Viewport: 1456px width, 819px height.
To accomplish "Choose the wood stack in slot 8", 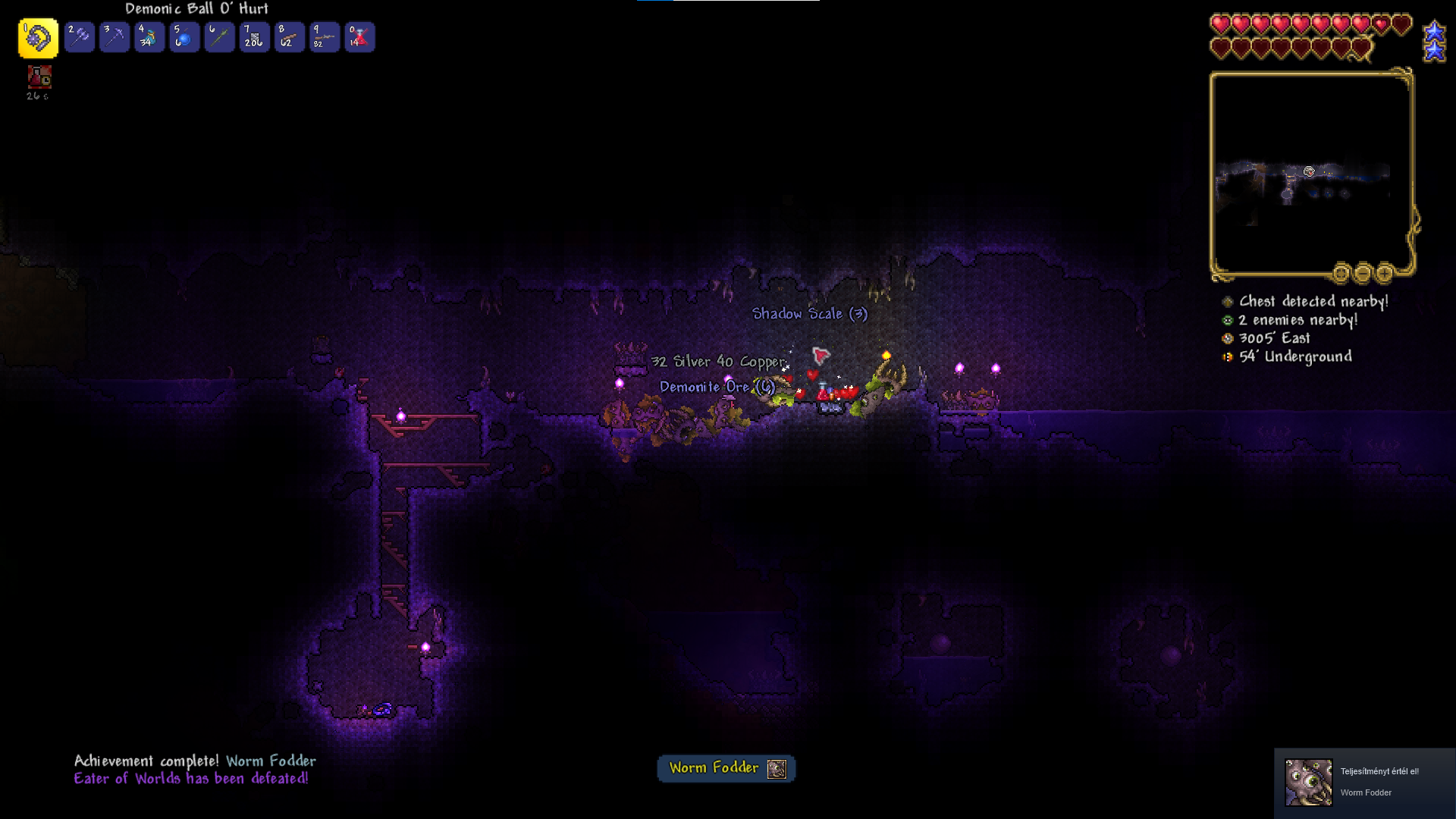I will click(x=289, y=37).
